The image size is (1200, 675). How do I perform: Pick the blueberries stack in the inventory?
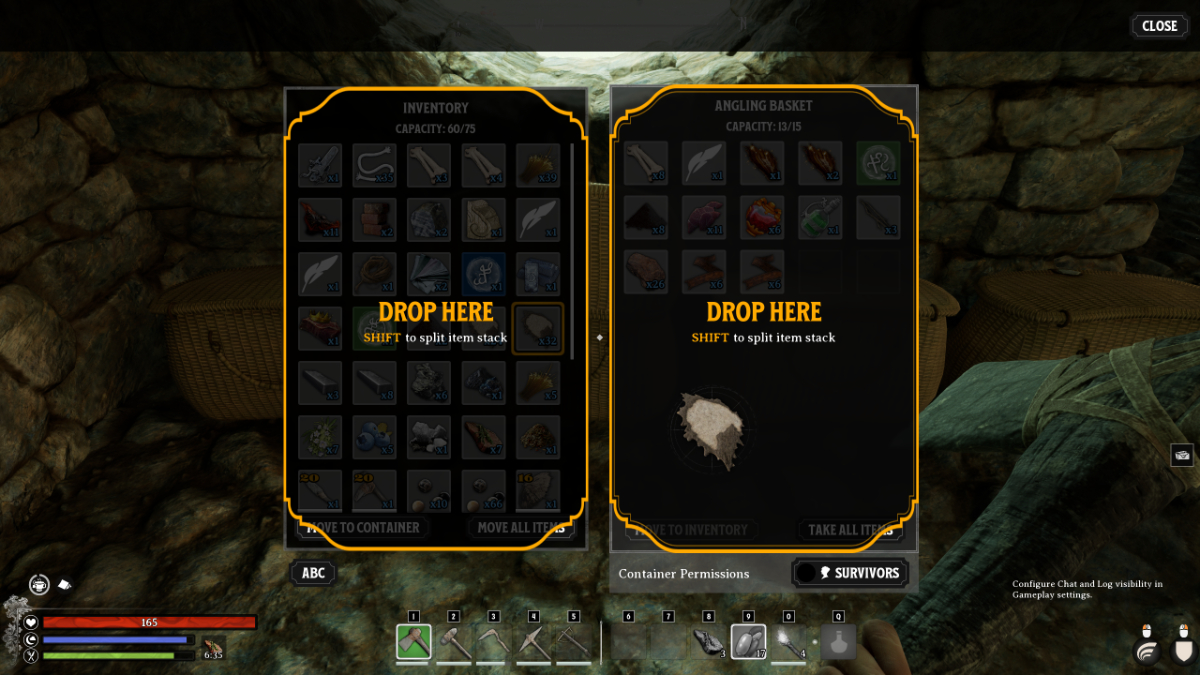coord(374,437)
